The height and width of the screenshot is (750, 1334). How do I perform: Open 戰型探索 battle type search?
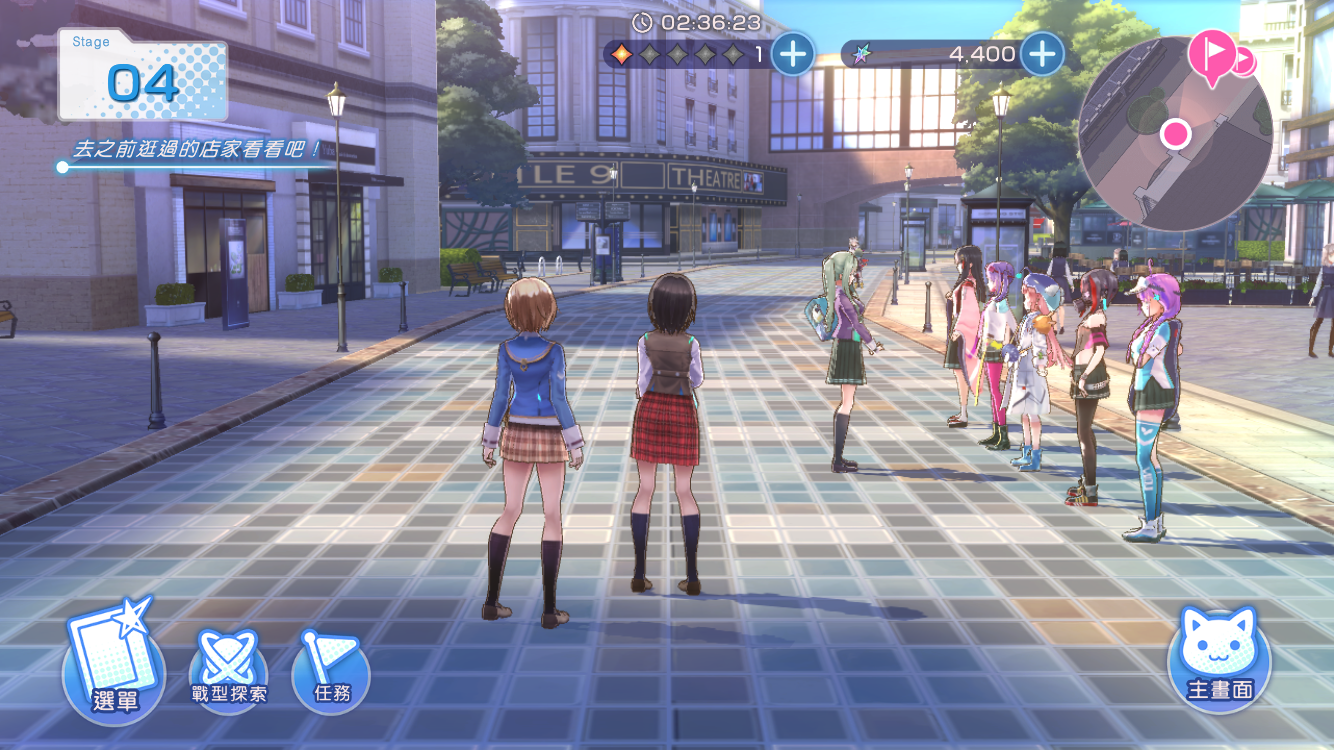tap(229, 672)
